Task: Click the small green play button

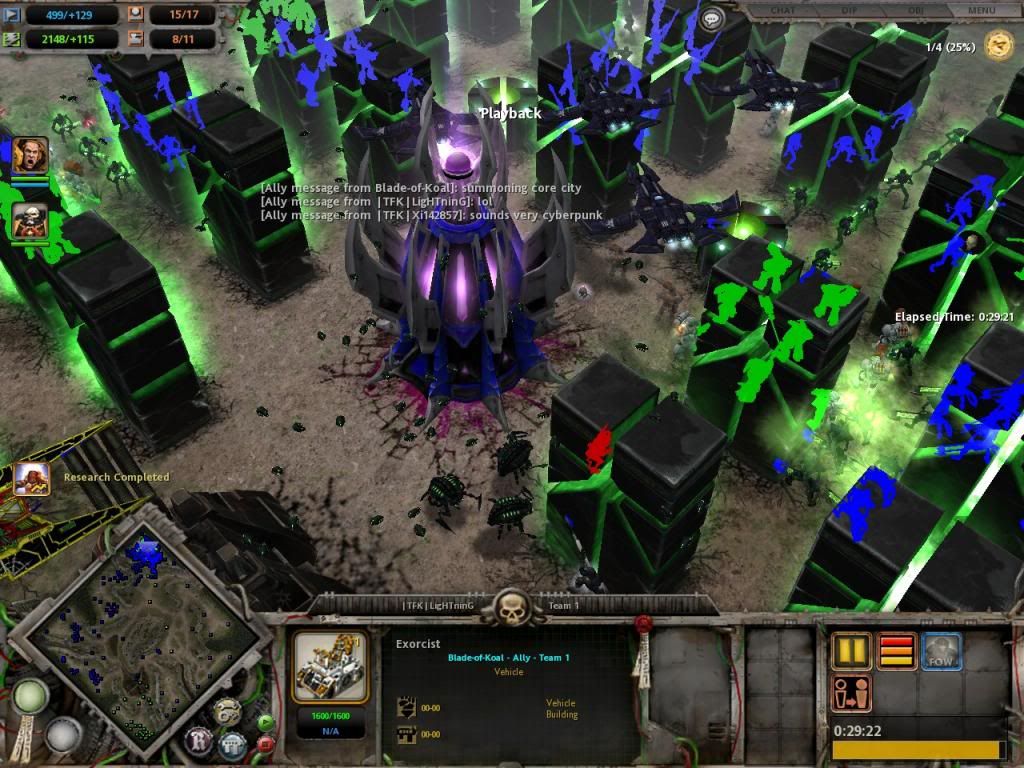Action: pos(266,722)
